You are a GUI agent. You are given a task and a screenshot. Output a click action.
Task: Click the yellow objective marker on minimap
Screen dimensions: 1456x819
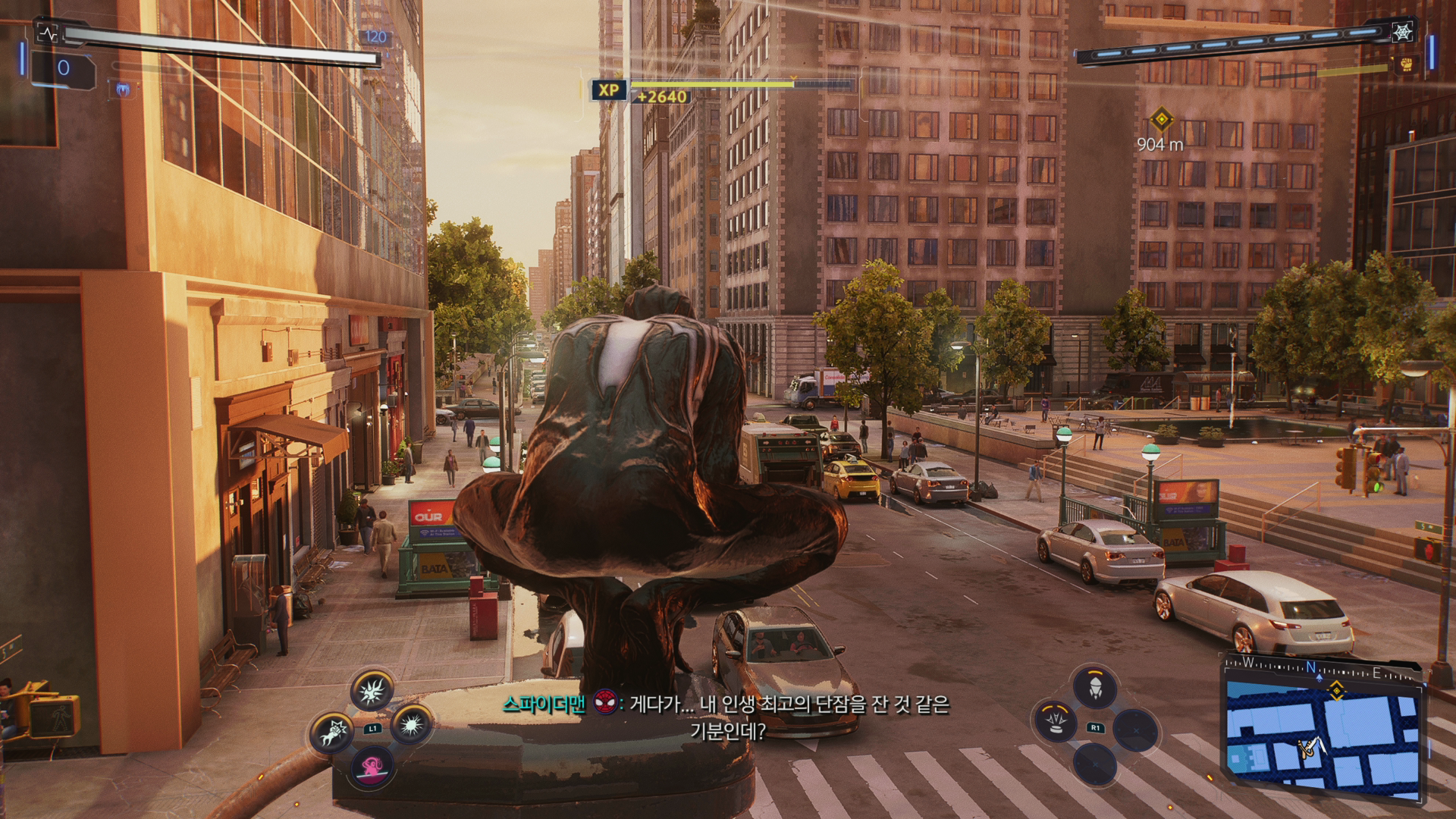pos(1336,689)
